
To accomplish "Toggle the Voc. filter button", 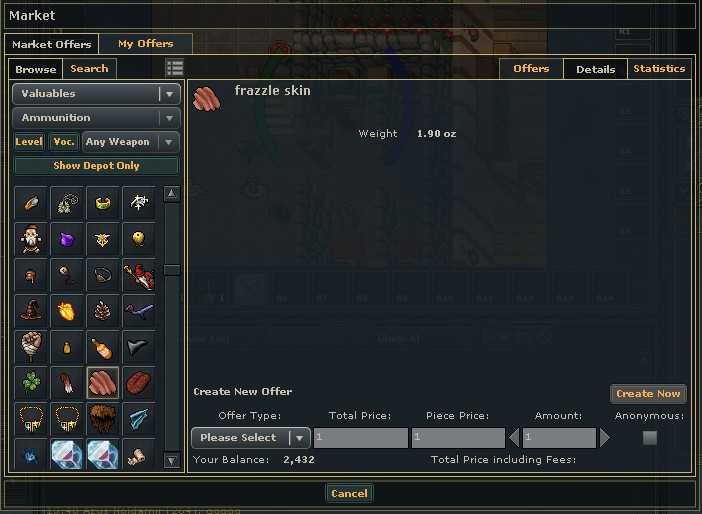I will pos(64,142).
